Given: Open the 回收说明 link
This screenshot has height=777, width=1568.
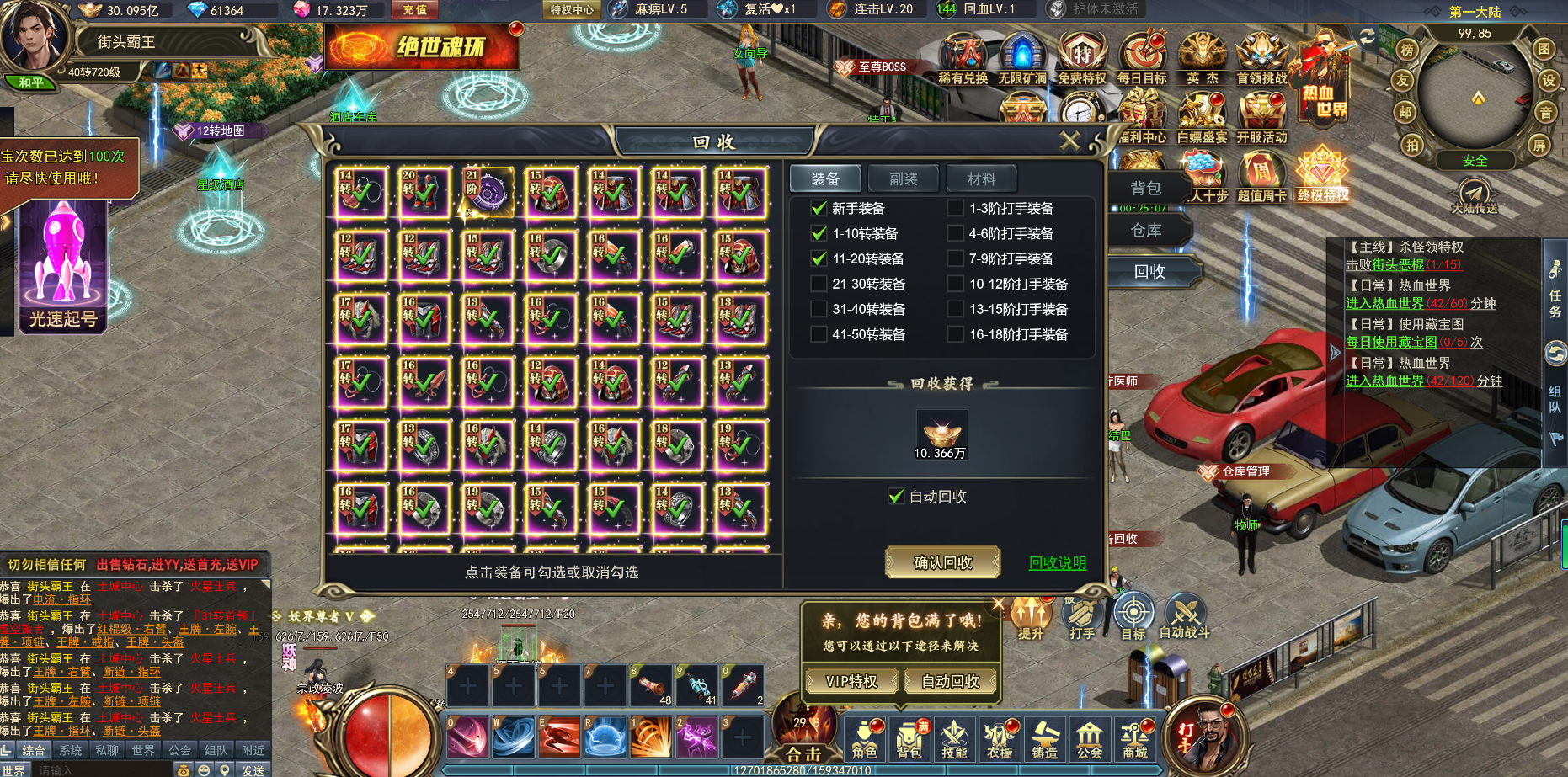Looking at the screenshot, I should coord(1057,563).
